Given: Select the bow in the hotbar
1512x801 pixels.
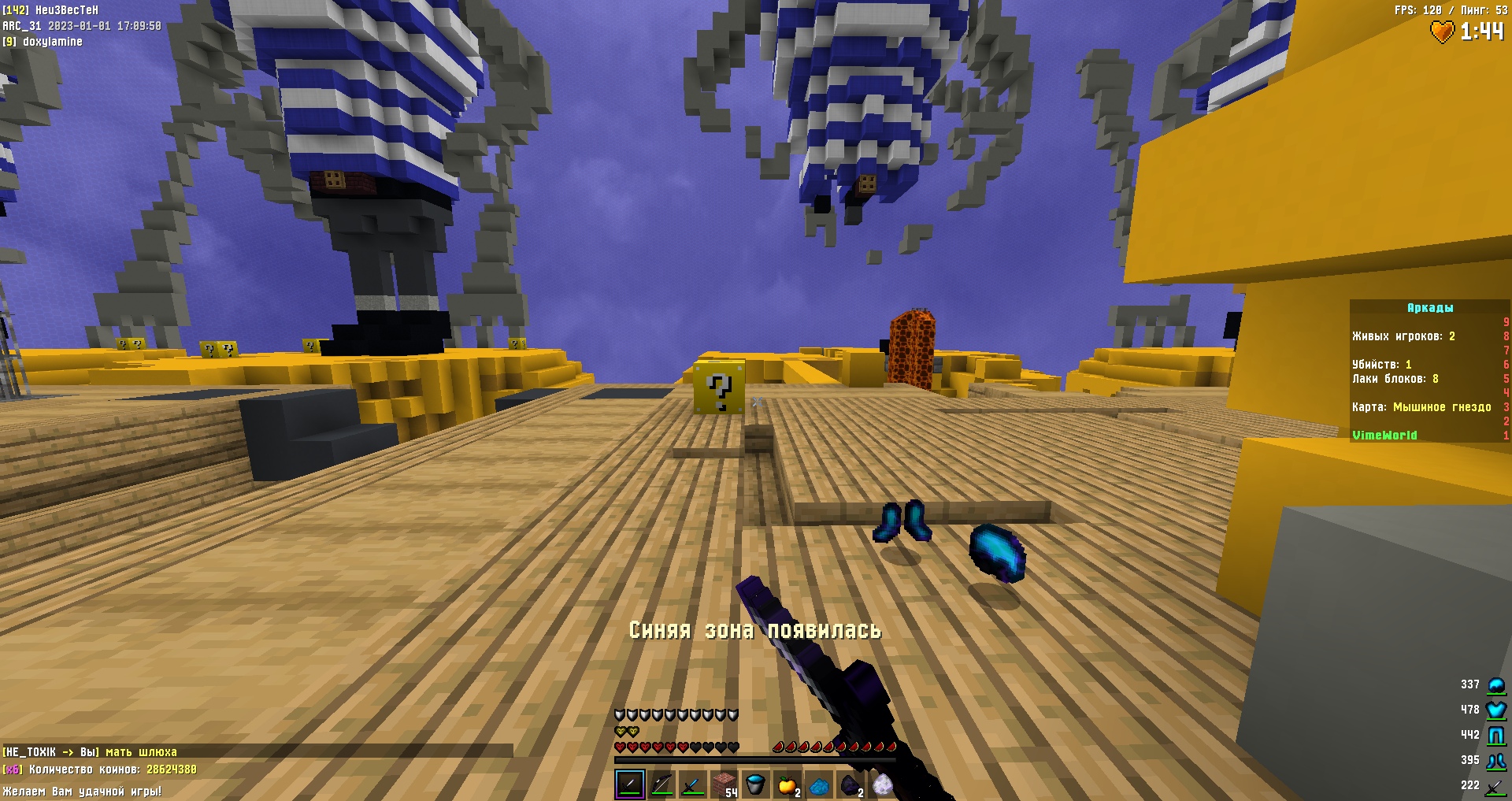Looking at the screenshot, I should pos(661,785).
